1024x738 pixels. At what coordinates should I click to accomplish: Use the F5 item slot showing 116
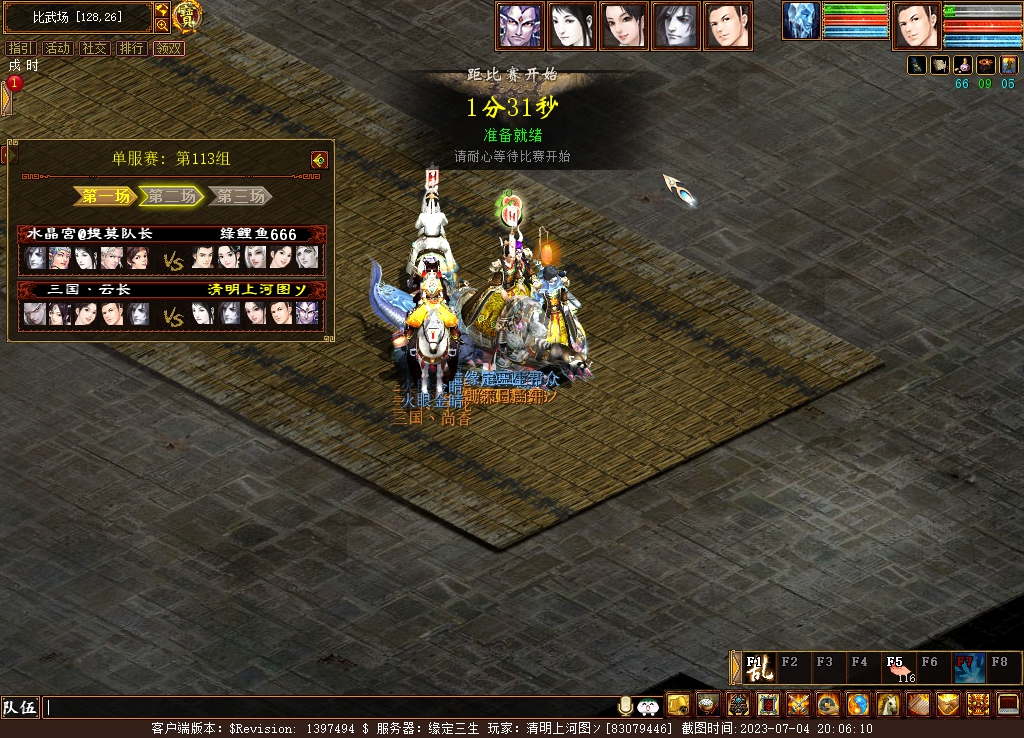pos(898,667)
